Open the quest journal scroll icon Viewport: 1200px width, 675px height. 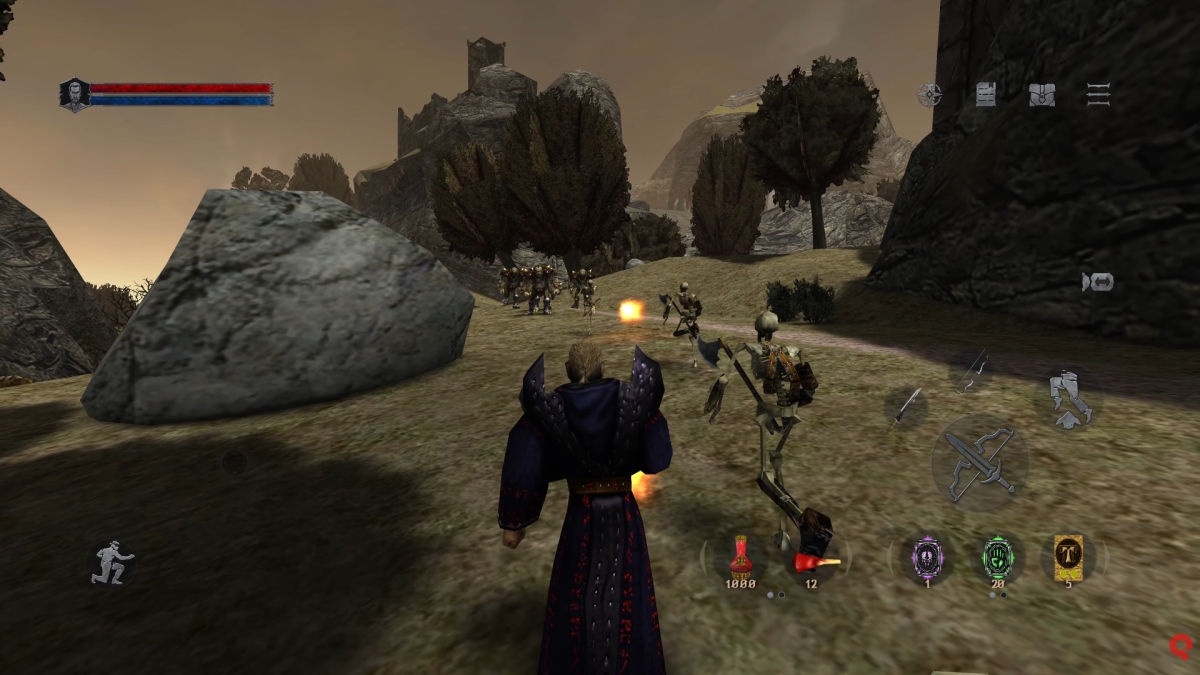pos(985,95)
